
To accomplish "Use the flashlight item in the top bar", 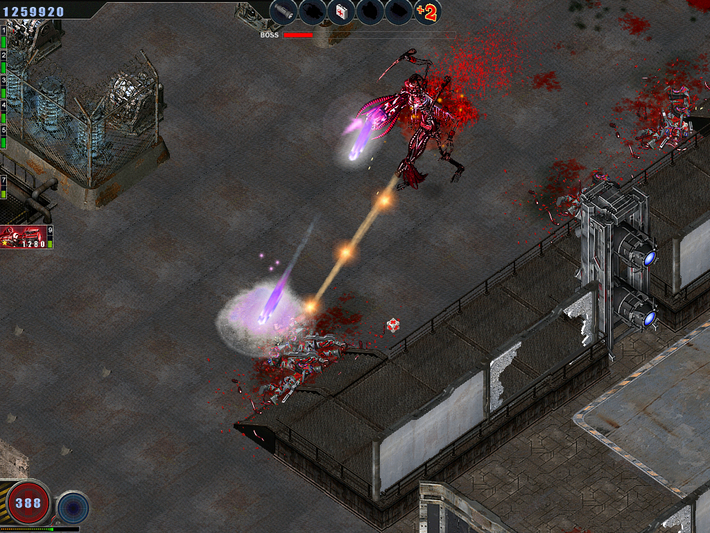I will [284, 12].
